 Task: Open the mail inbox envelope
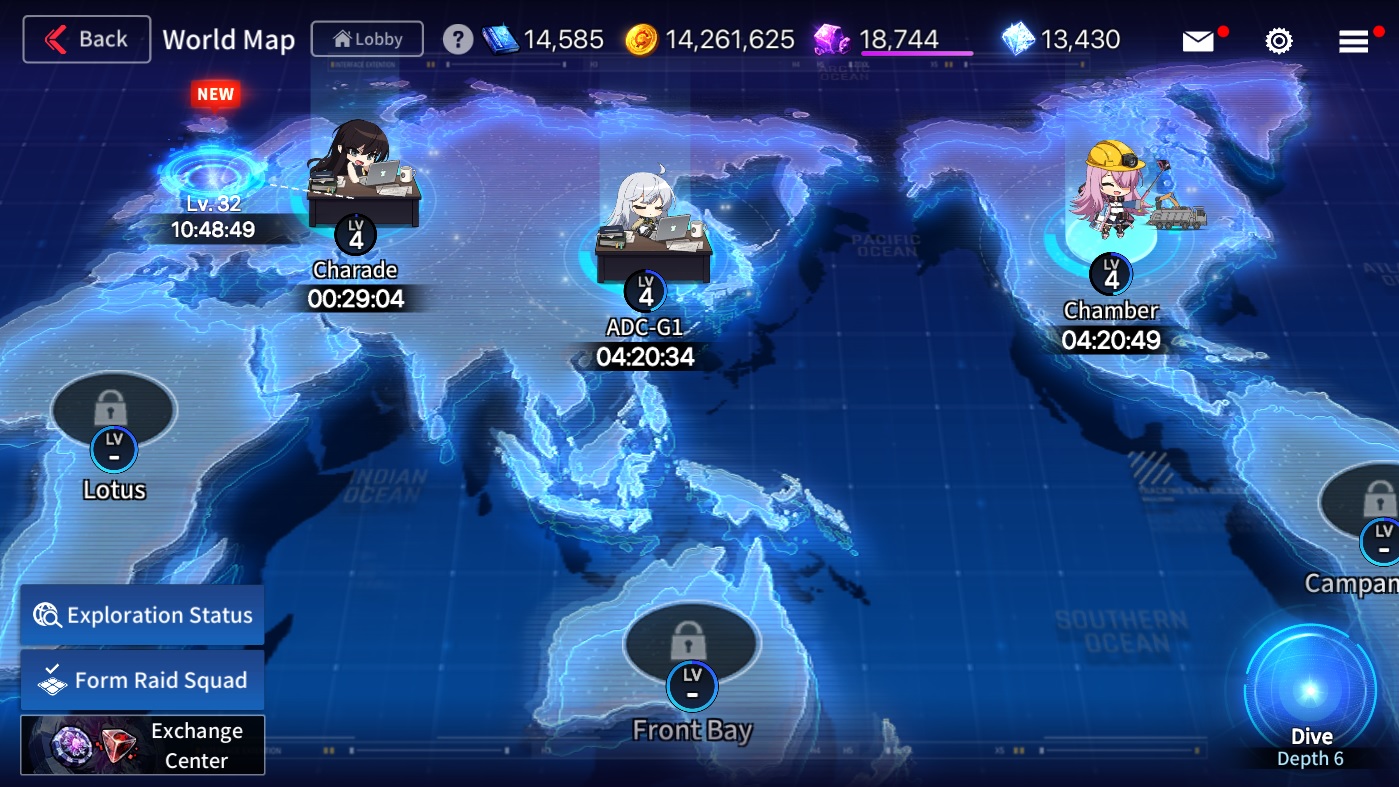click(x=1198, y=41)
